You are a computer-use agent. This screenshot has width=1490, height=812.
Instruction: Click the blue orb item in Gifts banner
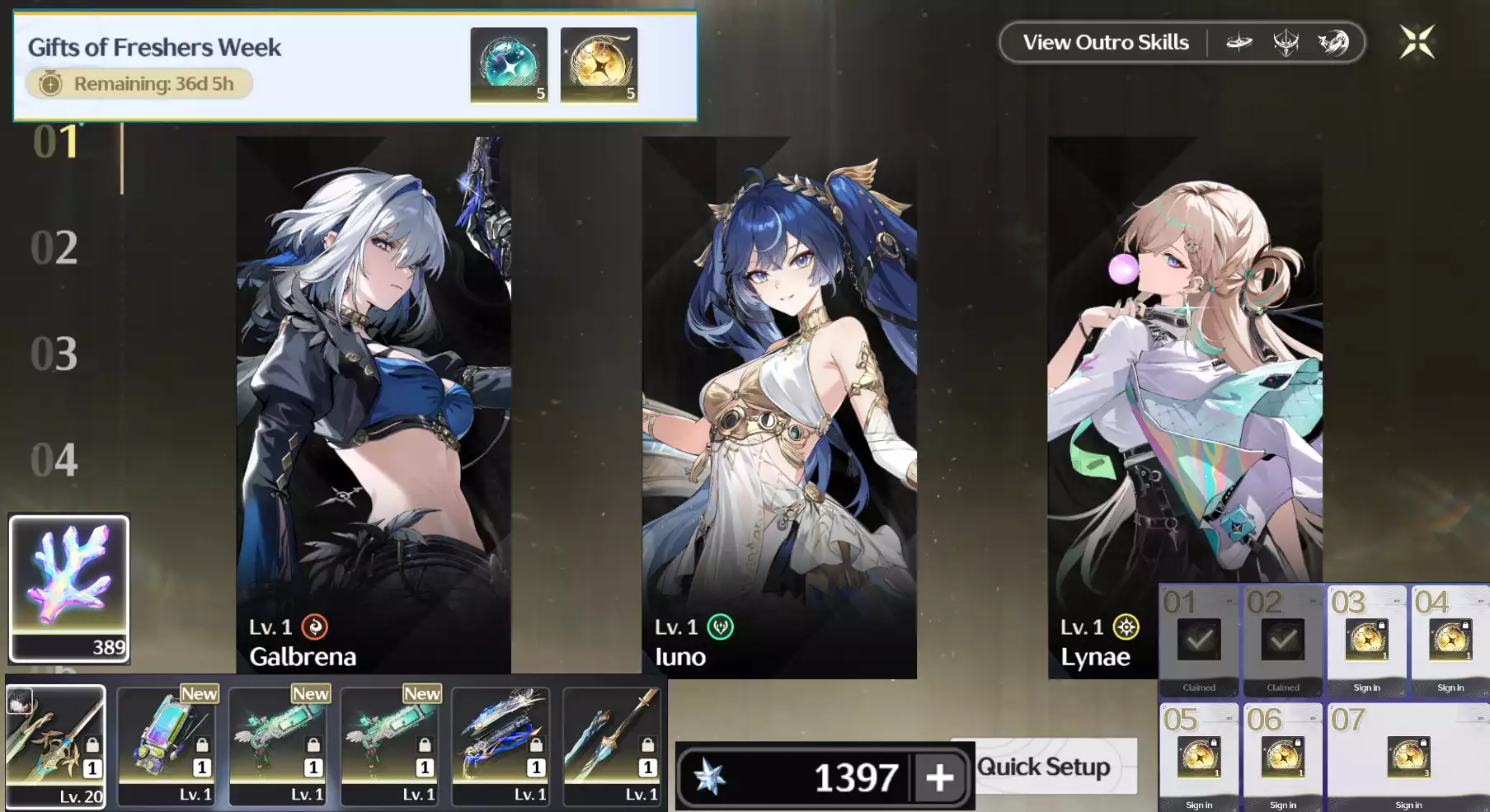coord(509,66)
